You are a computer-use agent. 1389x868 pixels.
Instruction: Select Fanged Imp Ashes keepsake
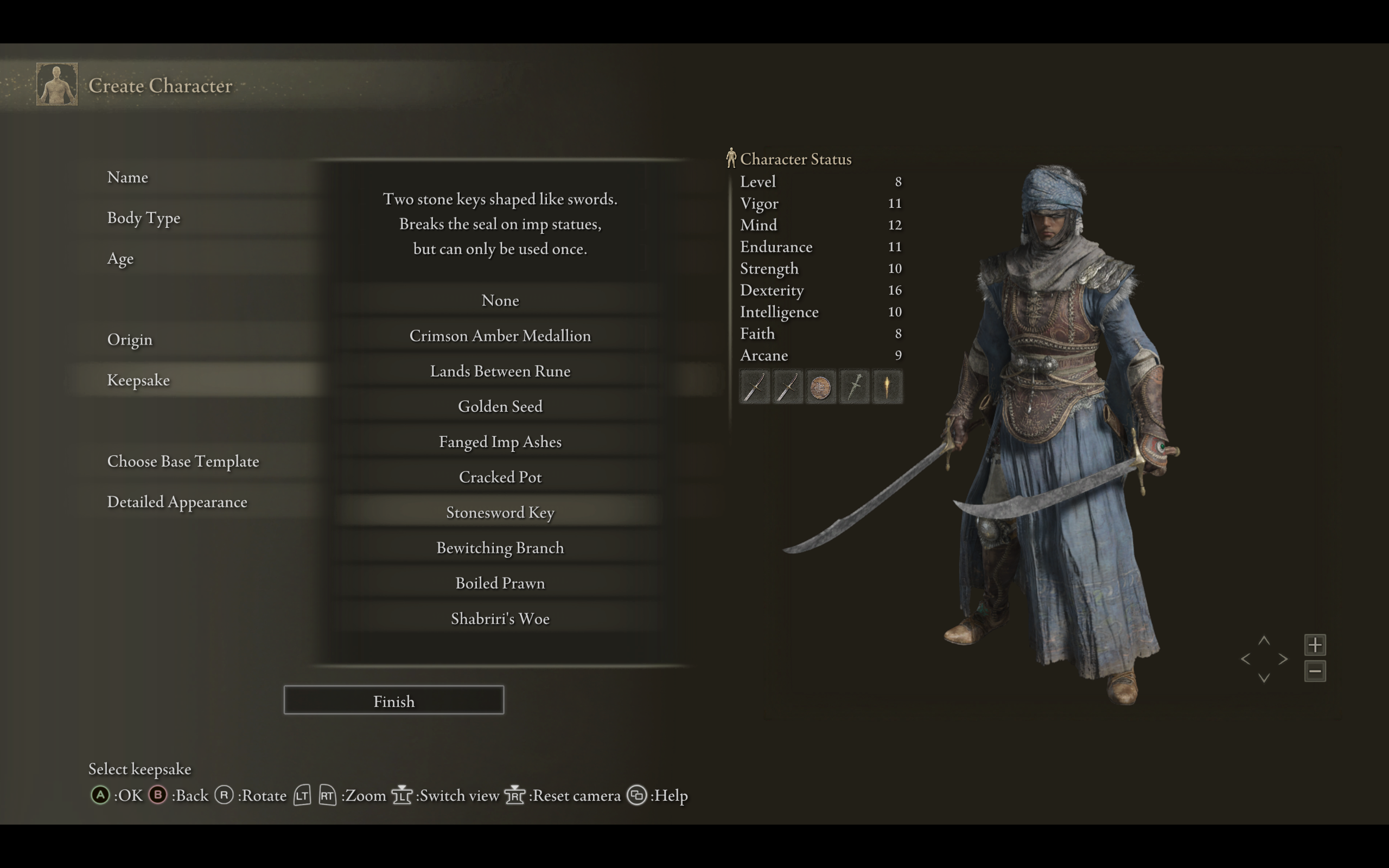[500, 442]
